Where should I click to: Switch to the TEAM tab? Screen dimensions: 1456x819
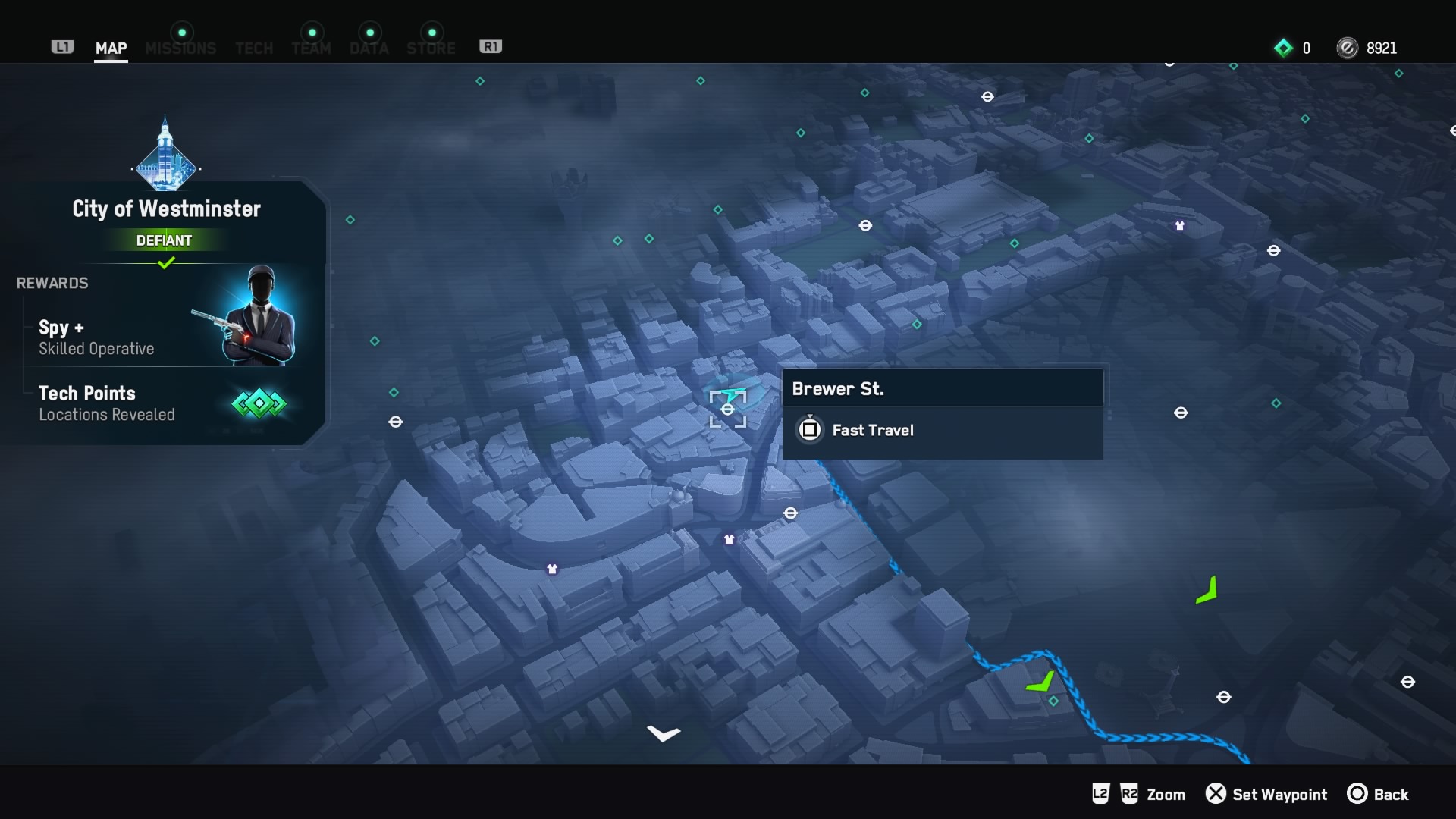pos(311,48)
